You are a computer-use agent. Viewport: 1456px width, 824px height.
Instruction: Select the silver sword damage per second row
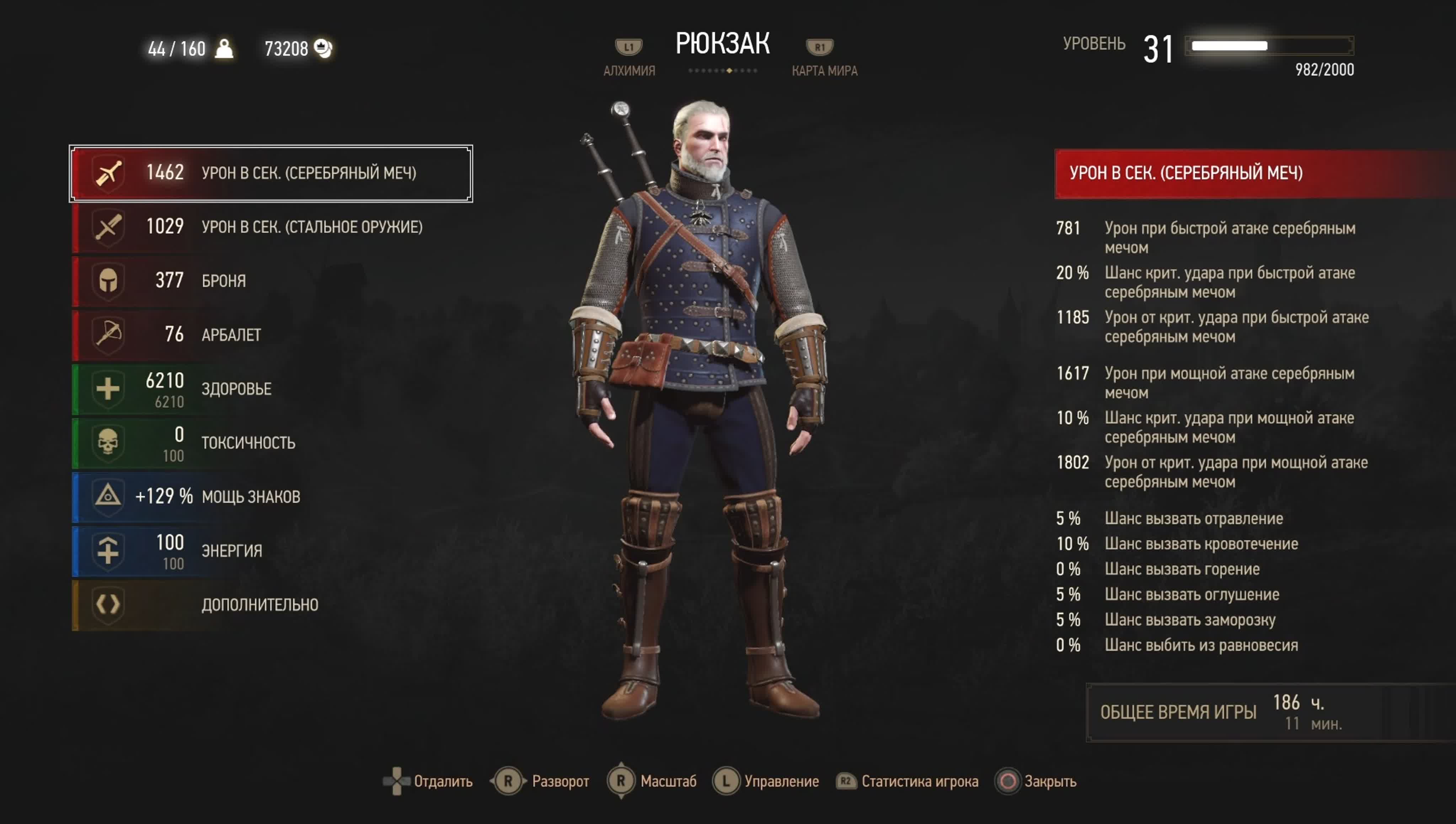(271, 173)
